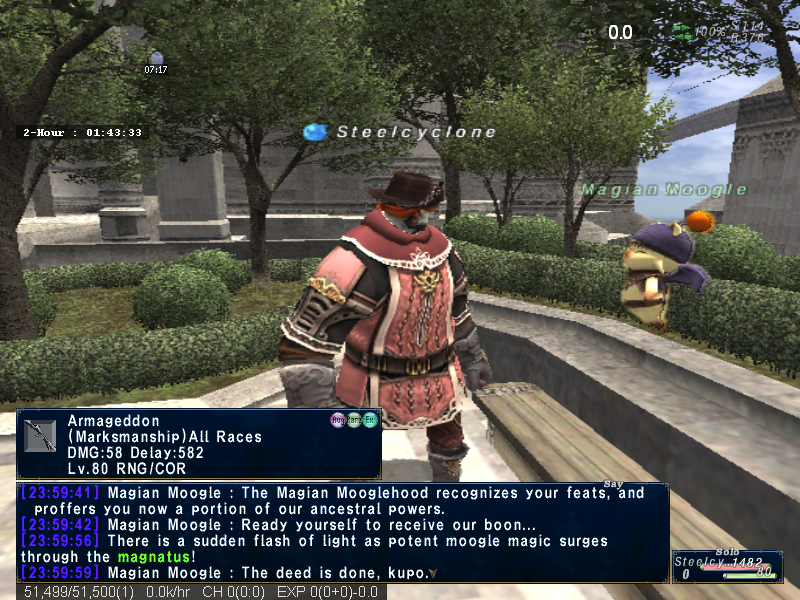The image size is (800, 600).
Task: Click the Exclusive item tag icon
Action: (370, 420)
